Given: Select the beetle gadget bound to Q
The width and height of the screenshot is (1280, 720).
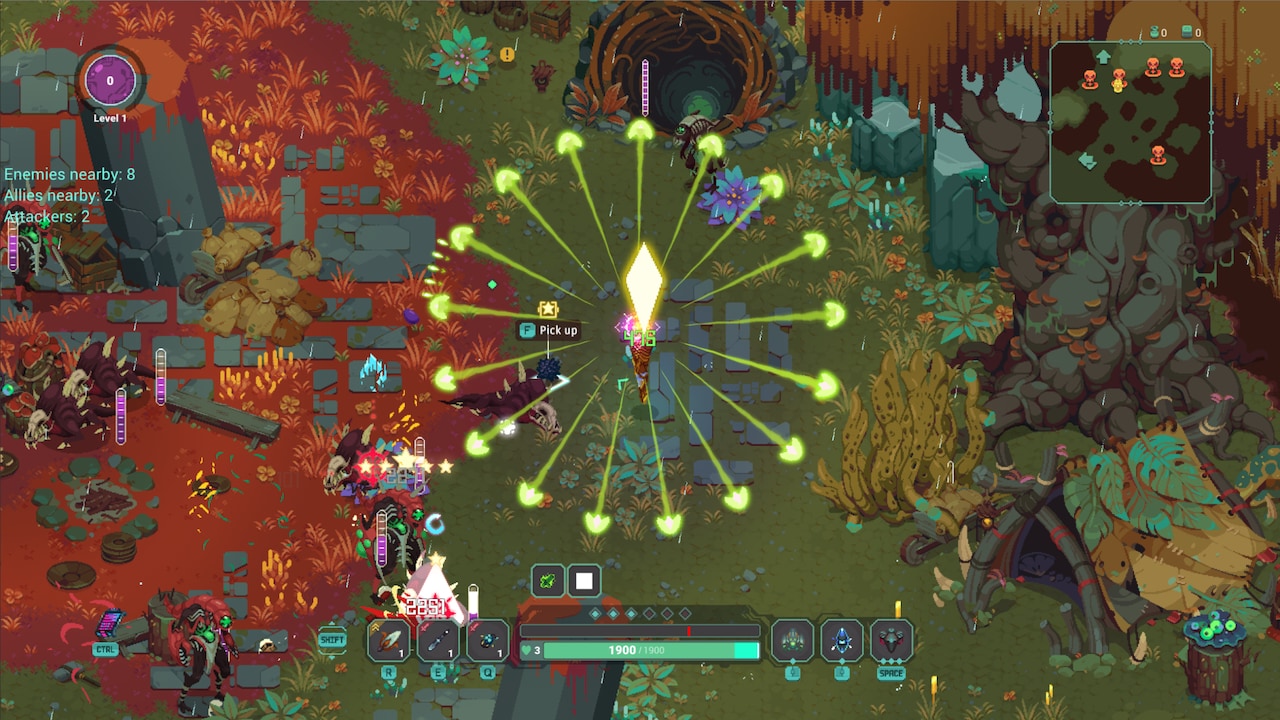Looking at the screenshot, I should (489, 641).
